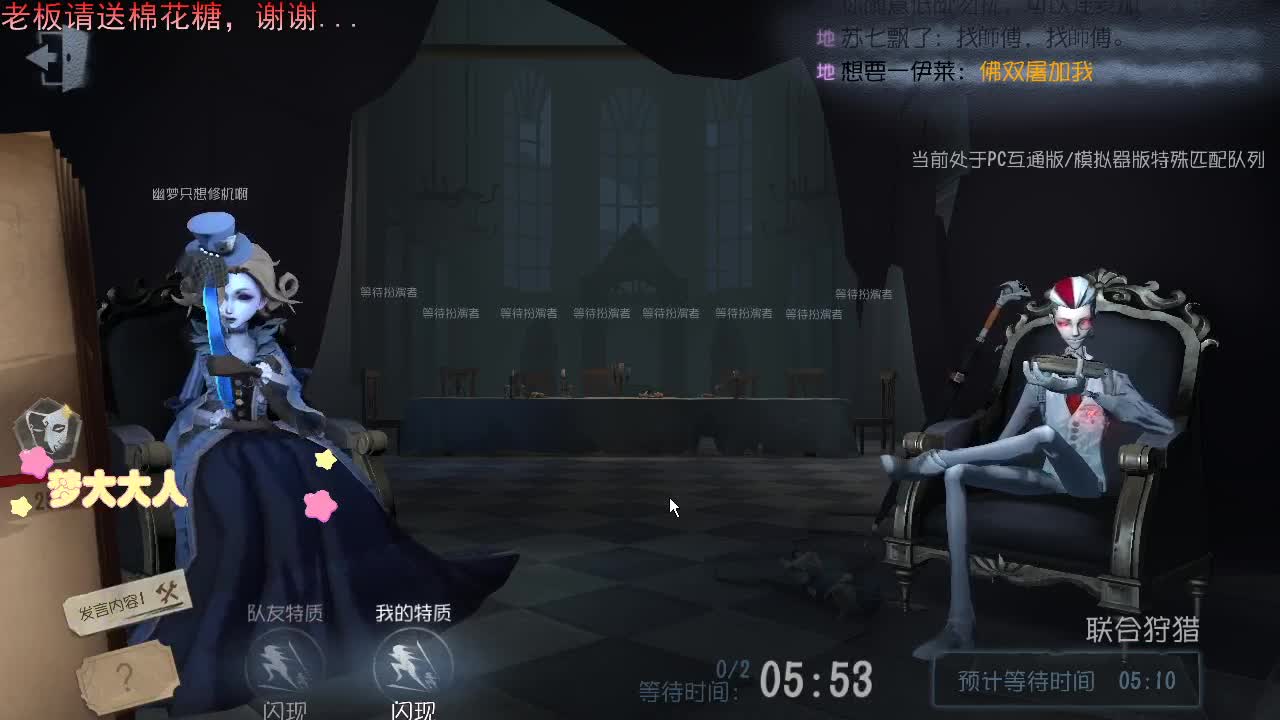Click the hammer-and-wrench icon on the 发言内容 note
This screenshot has height=720, width=1280.
[167, 593]
